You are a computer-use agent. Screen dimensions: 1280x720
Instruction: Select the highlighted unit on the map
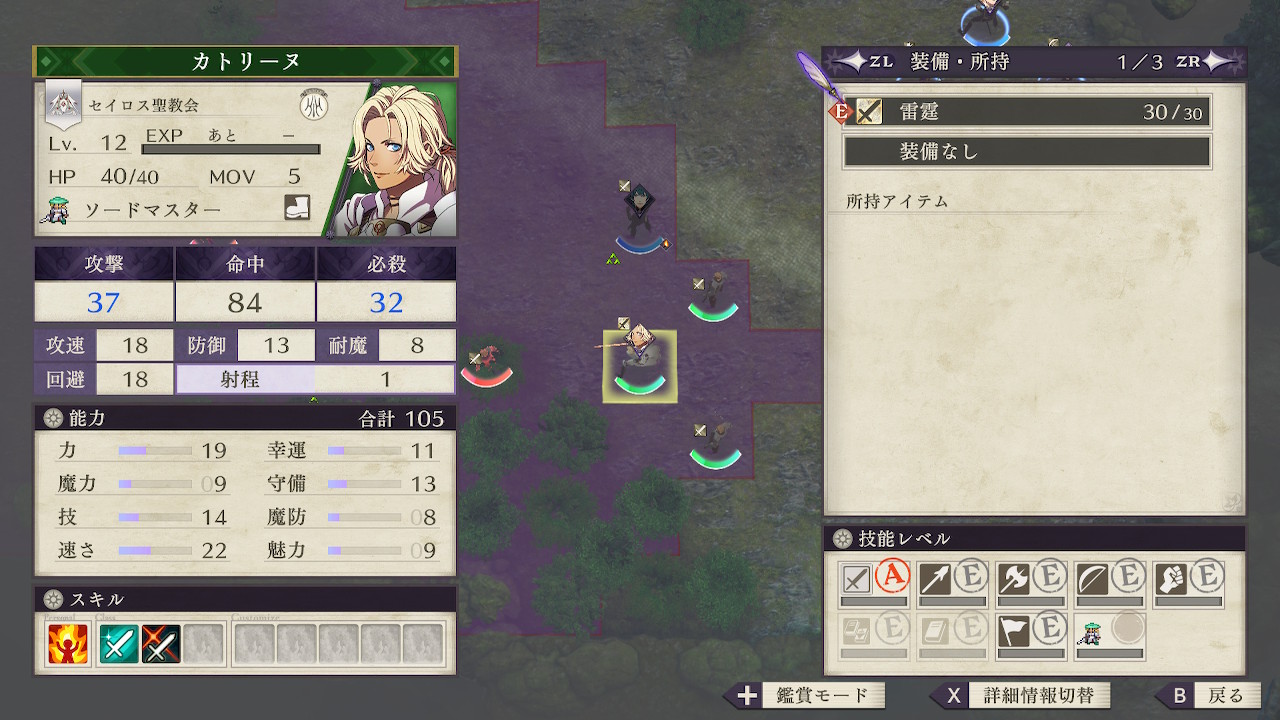[639, 366]
